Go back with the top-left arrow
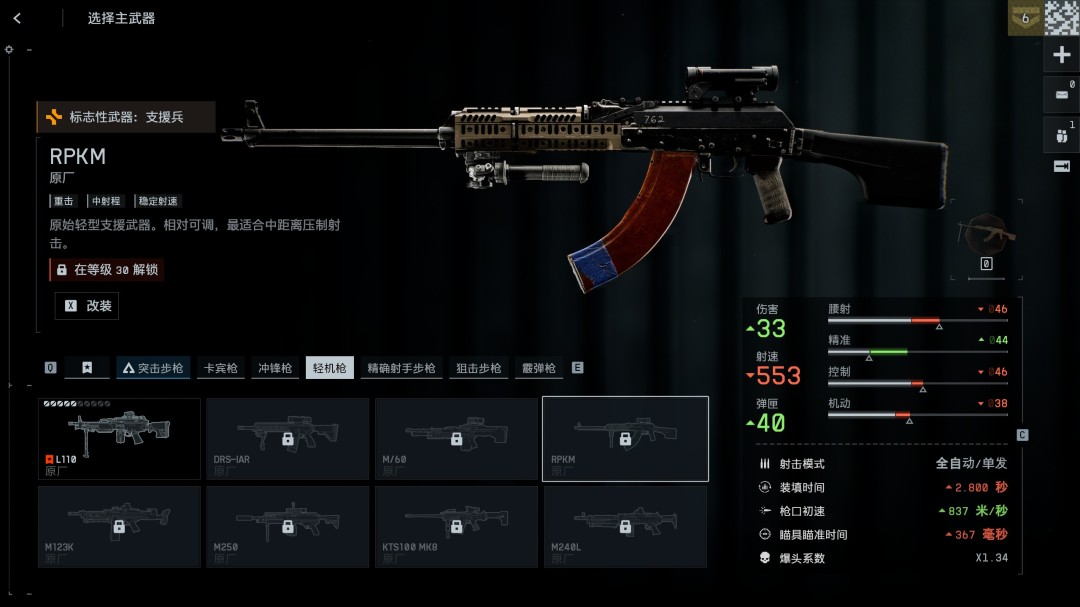This screenshot has height=607, width=1080. [x=17, y=18]
